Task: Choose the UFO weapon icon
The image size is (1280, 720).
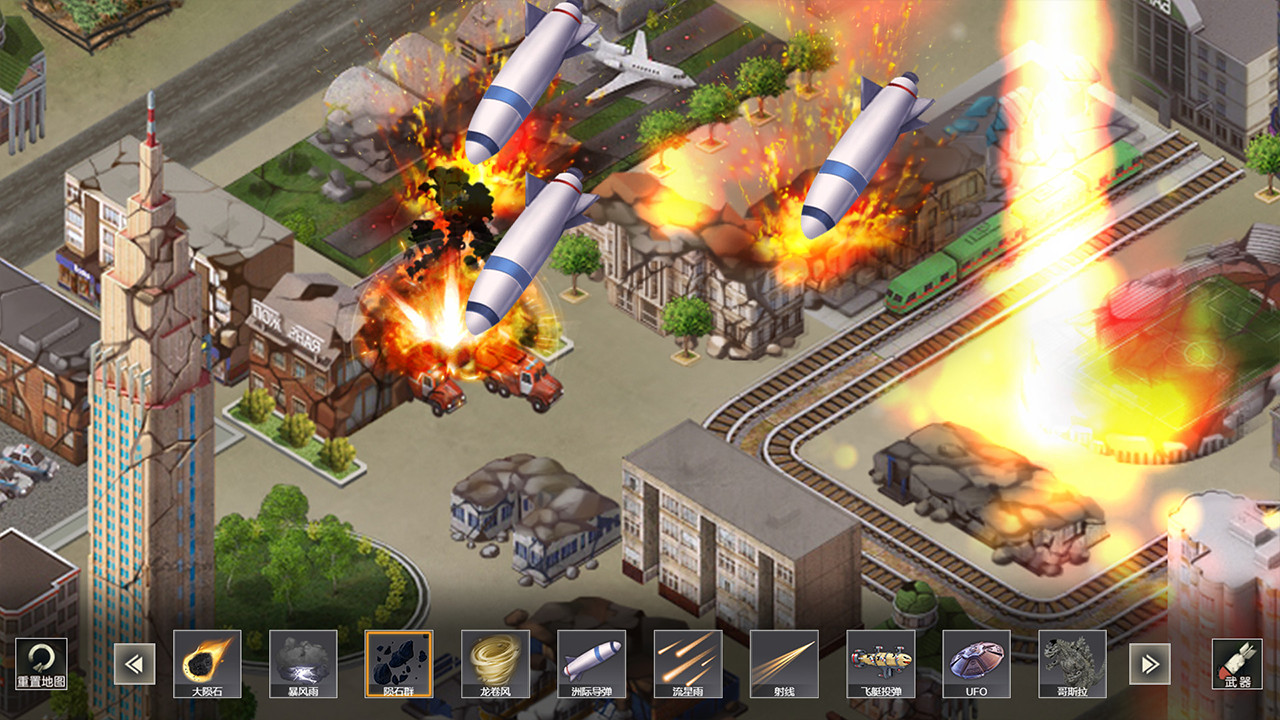Action: (976, 663)
